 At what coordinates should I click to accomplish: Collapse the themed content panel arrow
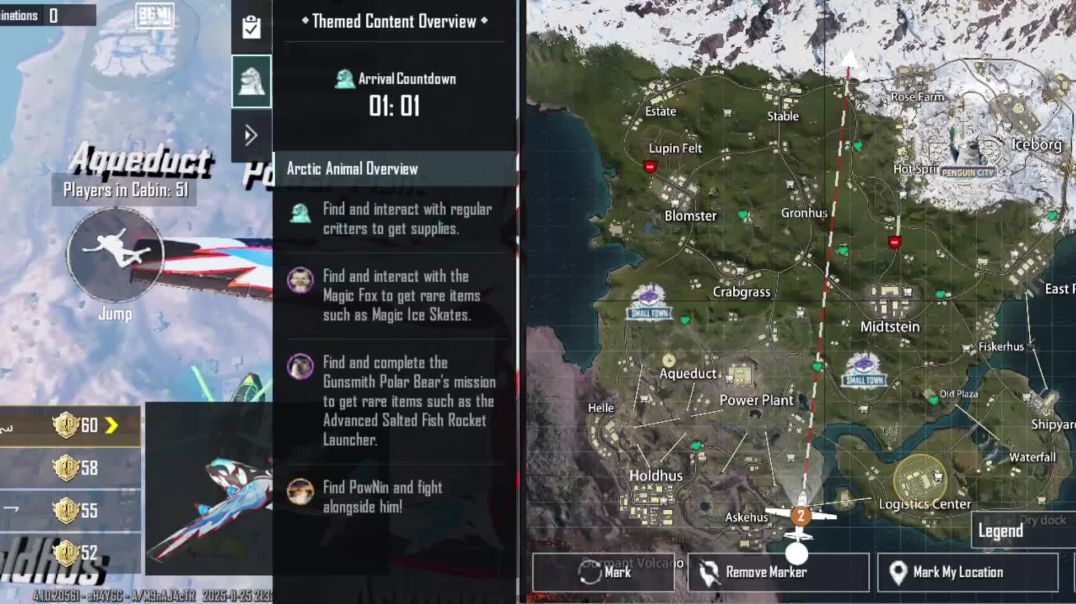click(251, 135)
